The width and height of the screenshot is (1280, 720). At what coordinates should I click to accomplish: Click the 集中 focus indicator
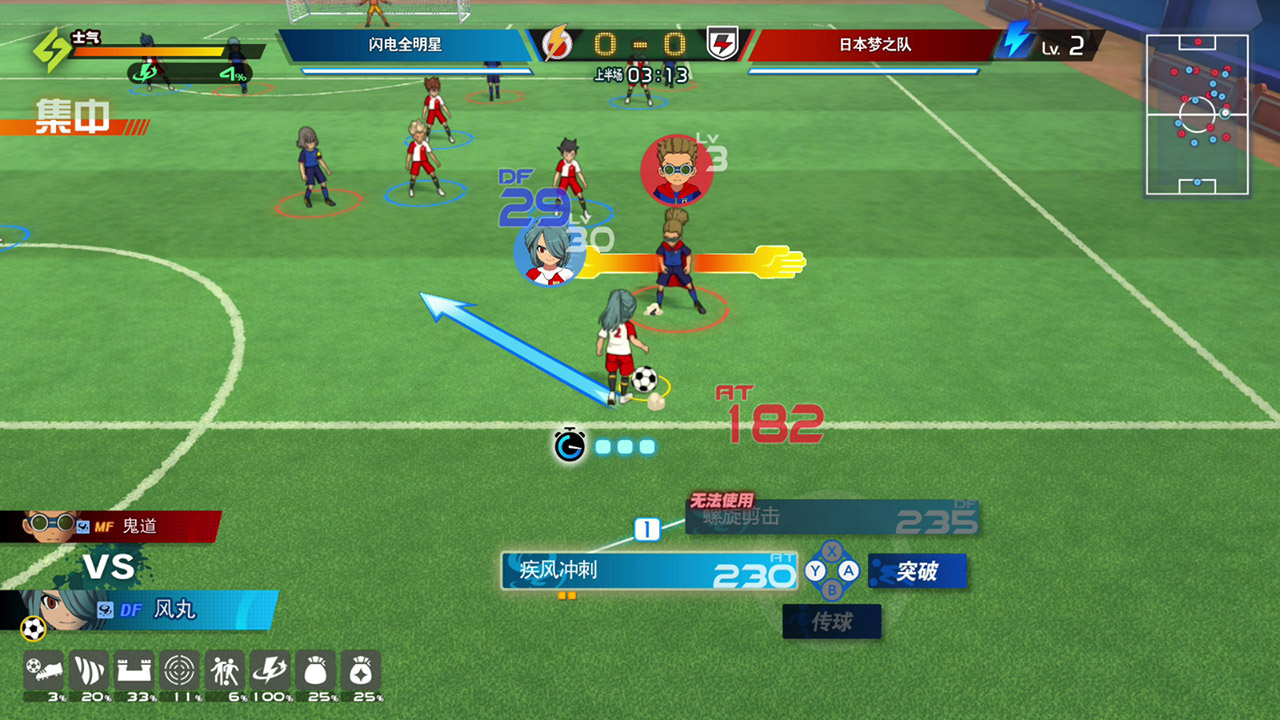click(x=72, y=117)
